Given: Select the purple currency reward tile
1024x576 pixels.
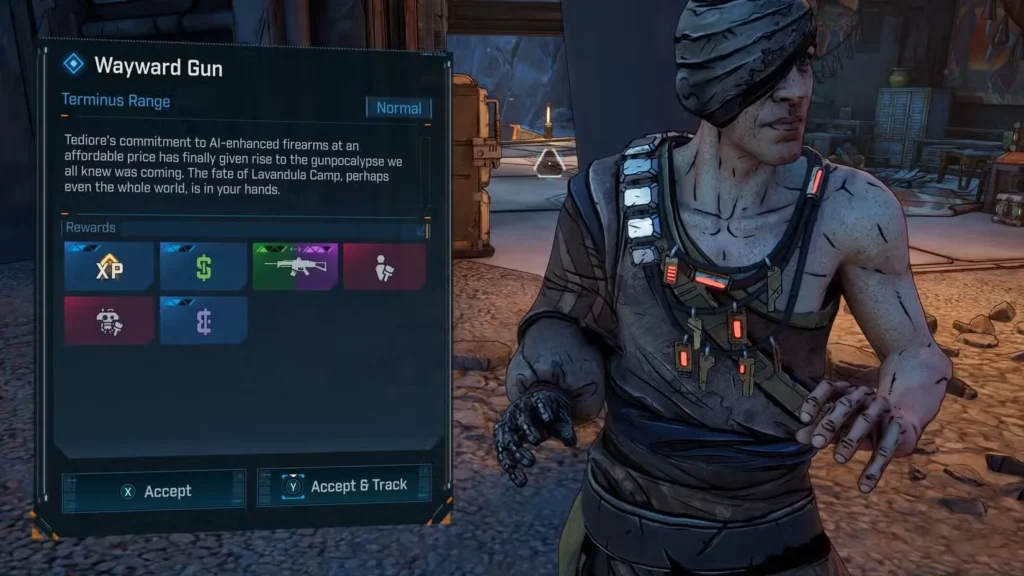Looking at the screenshot, I should pyautogui.click(x=203, y=320).
